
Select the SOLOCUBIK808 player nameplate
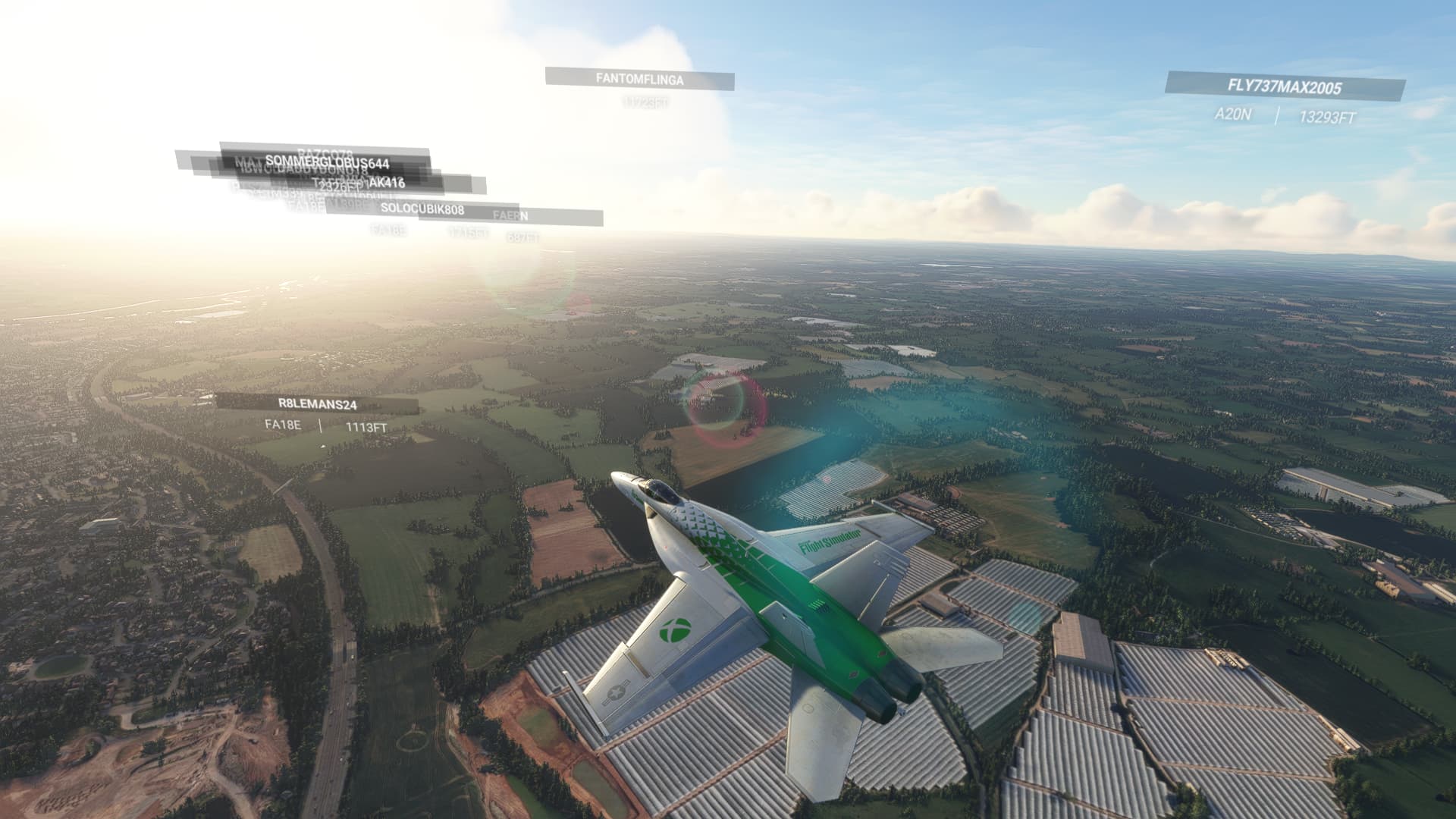tap(422, 209)
